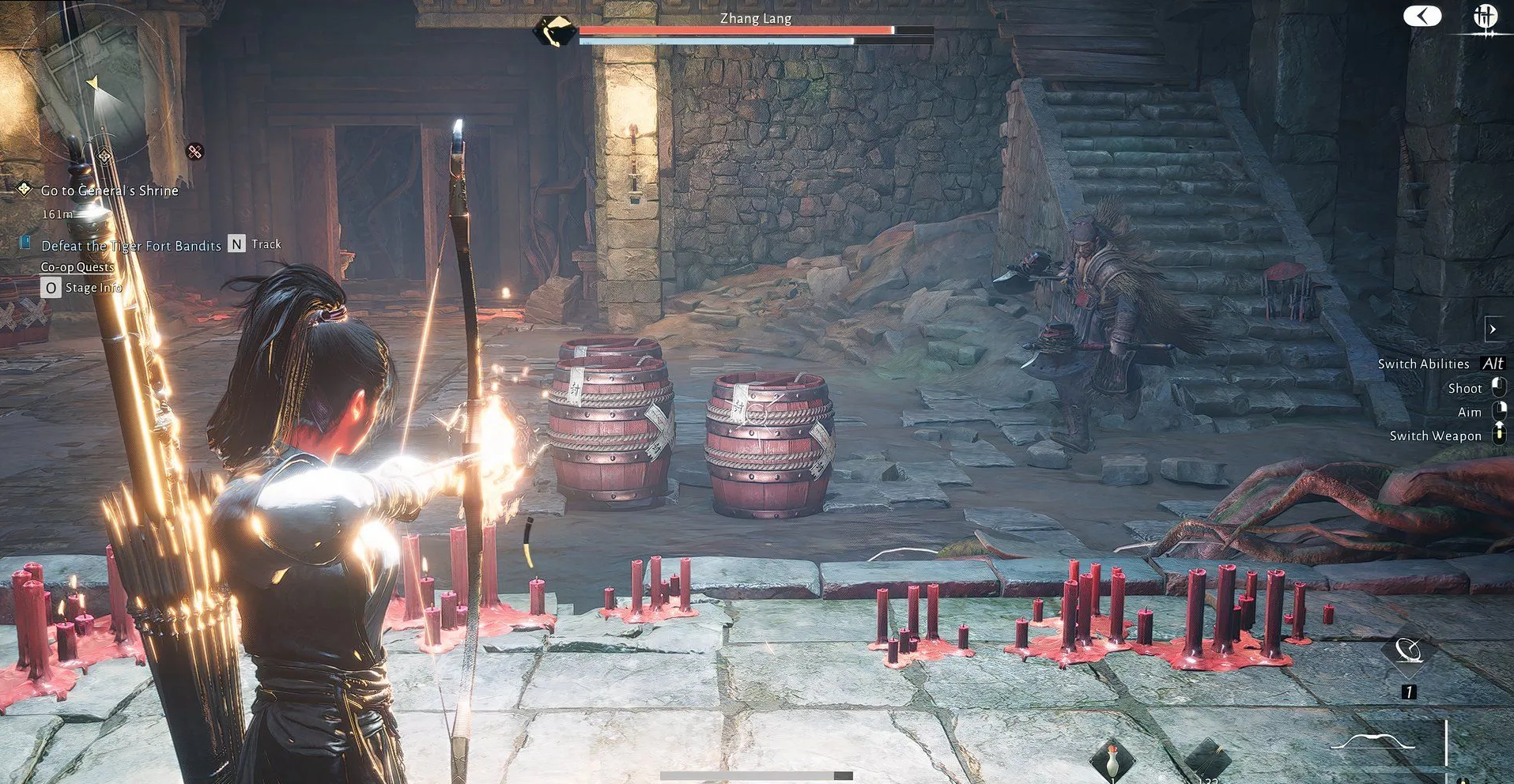Image resolution: width=1514 pixels, height=784 pixels.
Task: Select the equipped bow weapon icon
Action: click(x=1372, y=742)
